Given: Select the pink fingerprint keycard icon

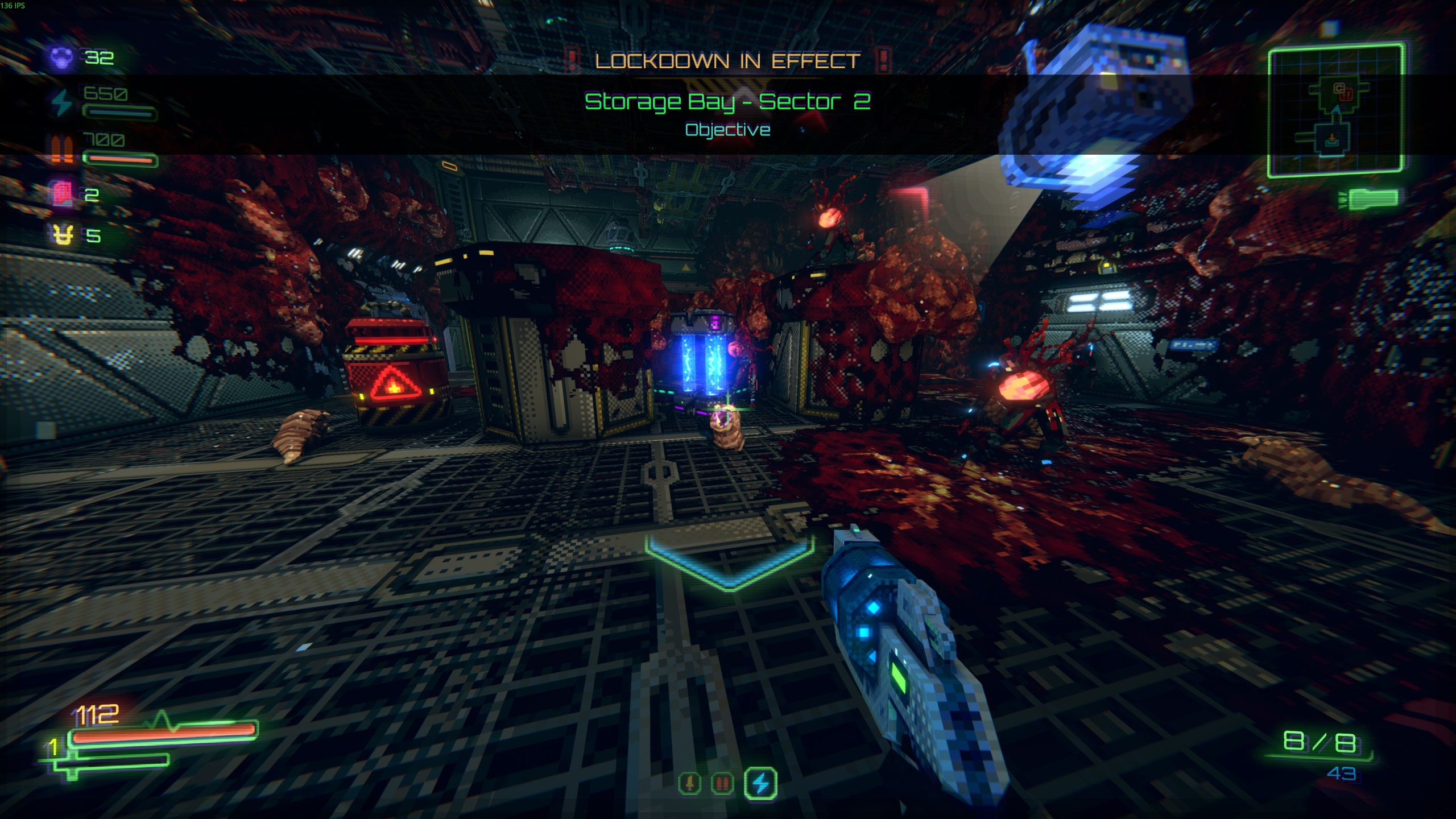Looking at the screenshot, I should tap(61, 194).
